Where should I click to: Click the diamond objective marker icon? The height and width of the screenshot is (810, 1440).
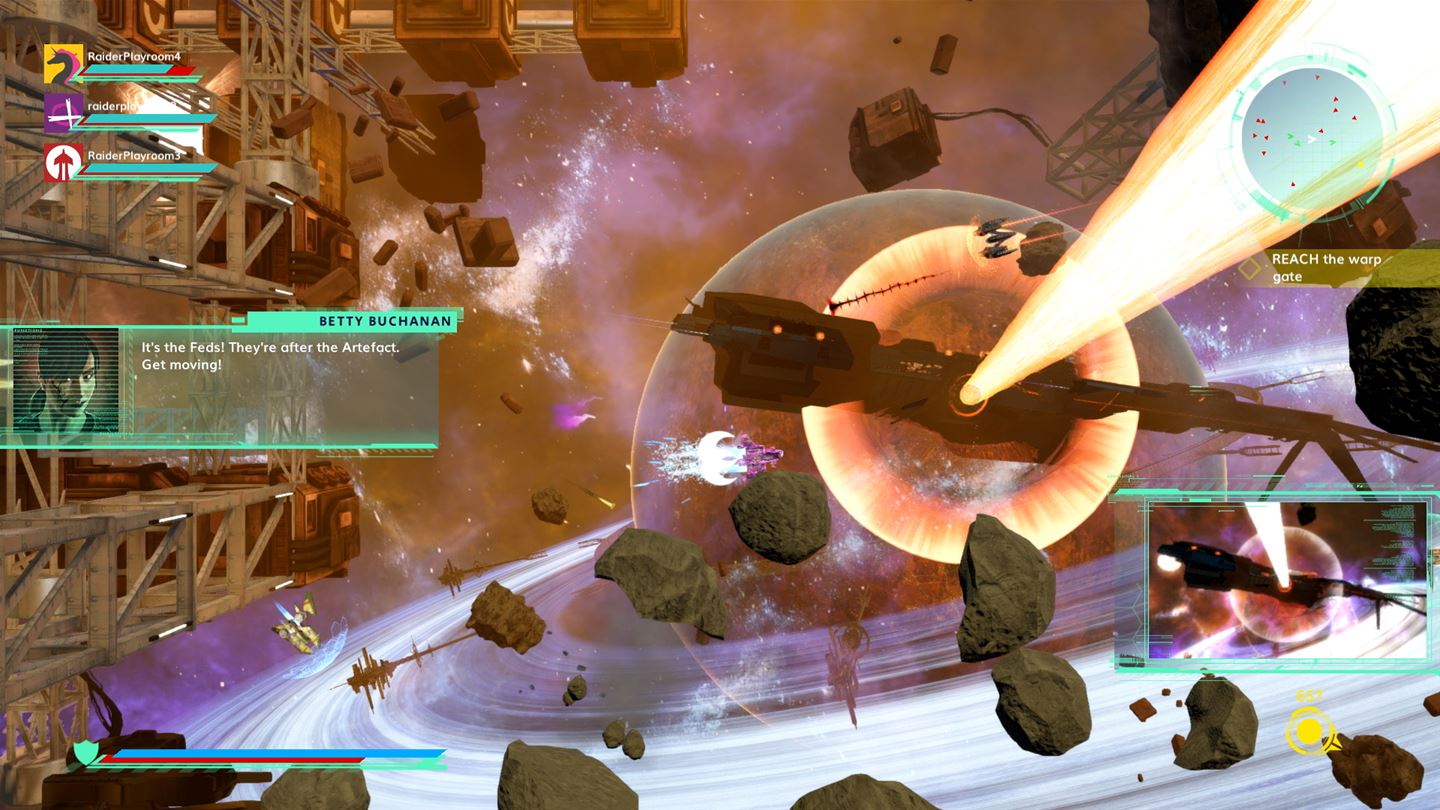(1251, 267)
